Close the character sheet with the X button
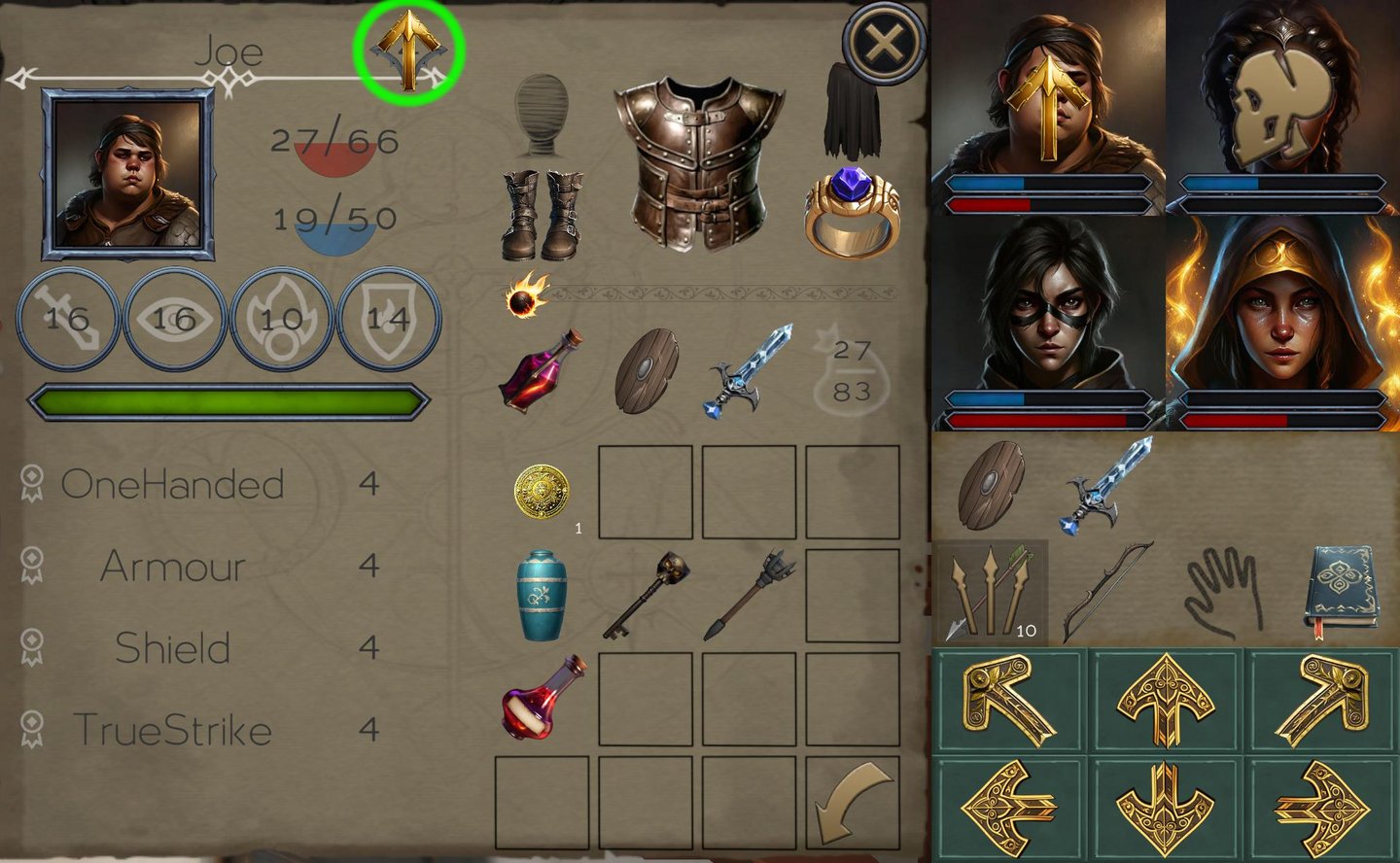 (884, 44)
